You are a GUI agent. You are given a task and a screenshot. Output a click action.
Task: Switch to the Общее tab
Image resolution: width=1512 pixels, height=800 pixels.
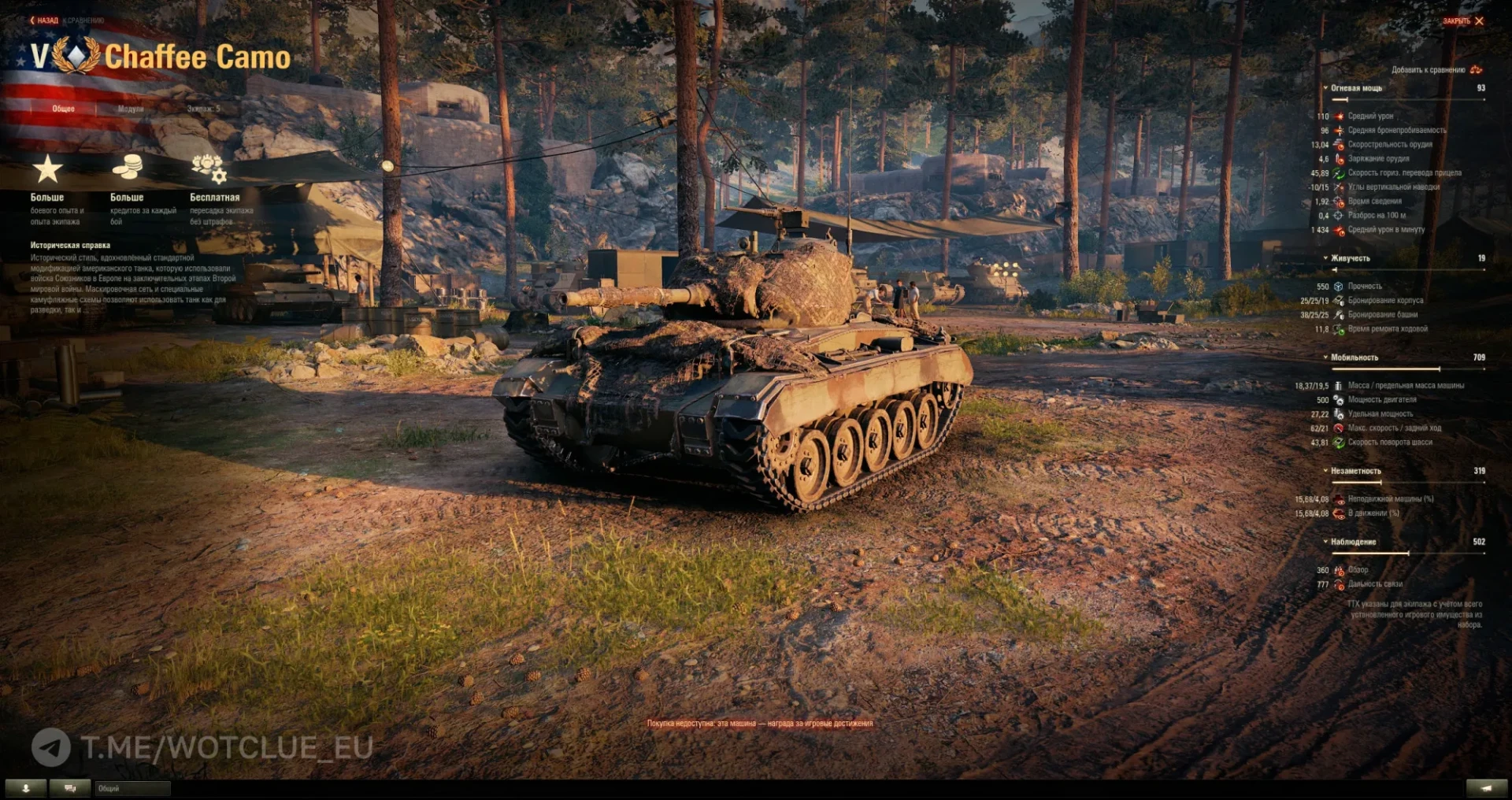63,109
